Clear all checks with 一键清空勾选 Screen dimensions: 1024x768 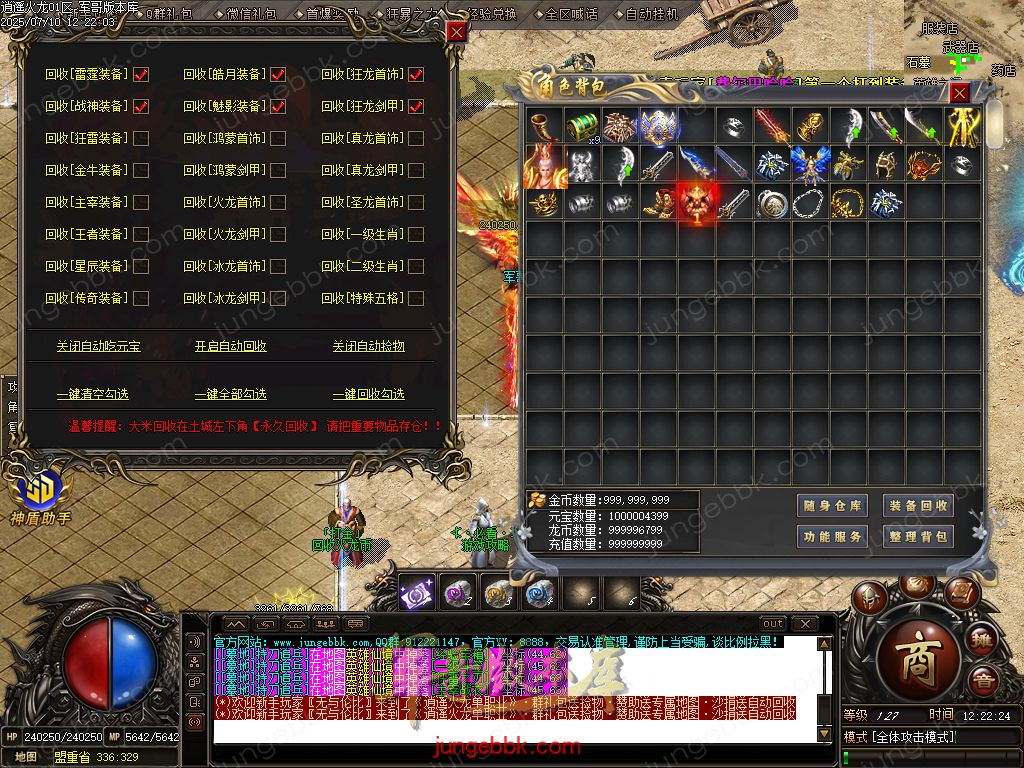[92, 394]
